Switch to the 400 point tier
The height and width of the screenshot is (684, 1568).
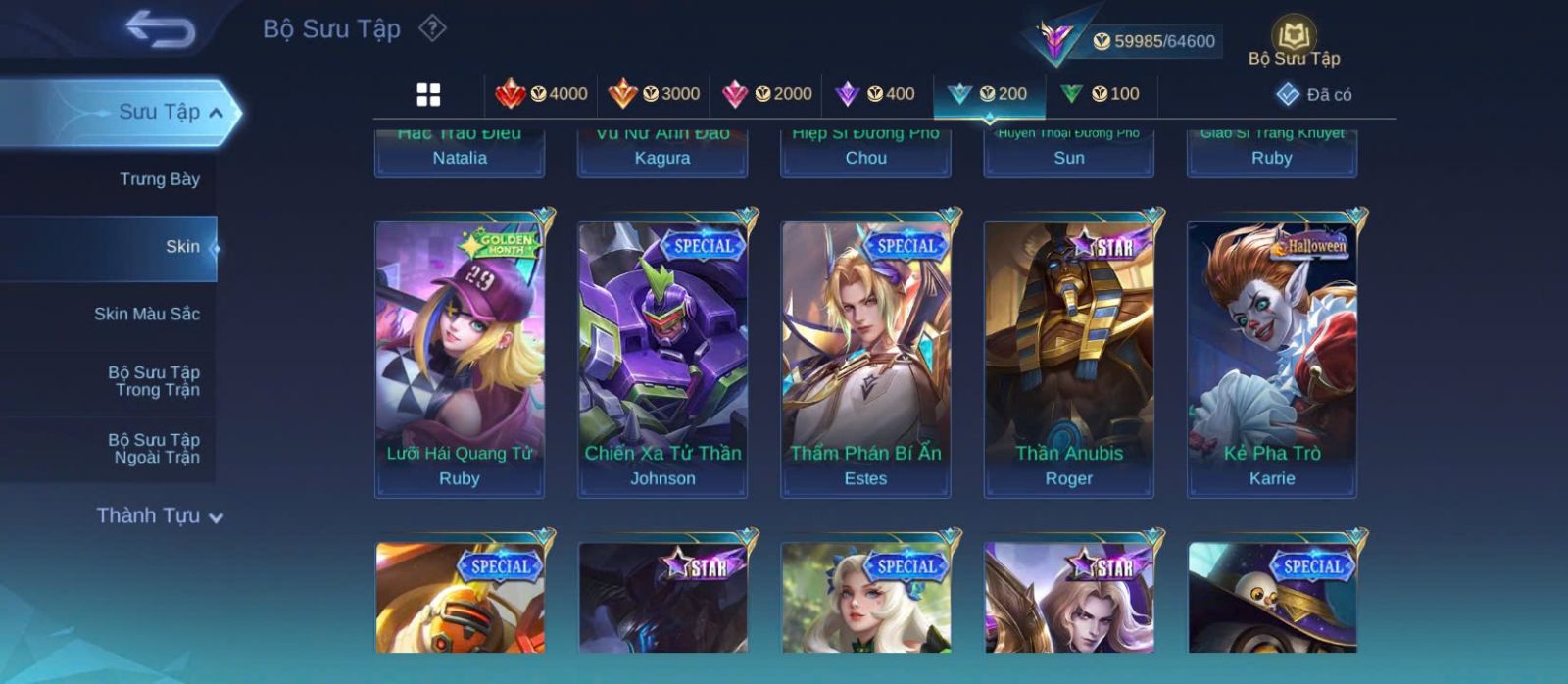pos(875,94)
